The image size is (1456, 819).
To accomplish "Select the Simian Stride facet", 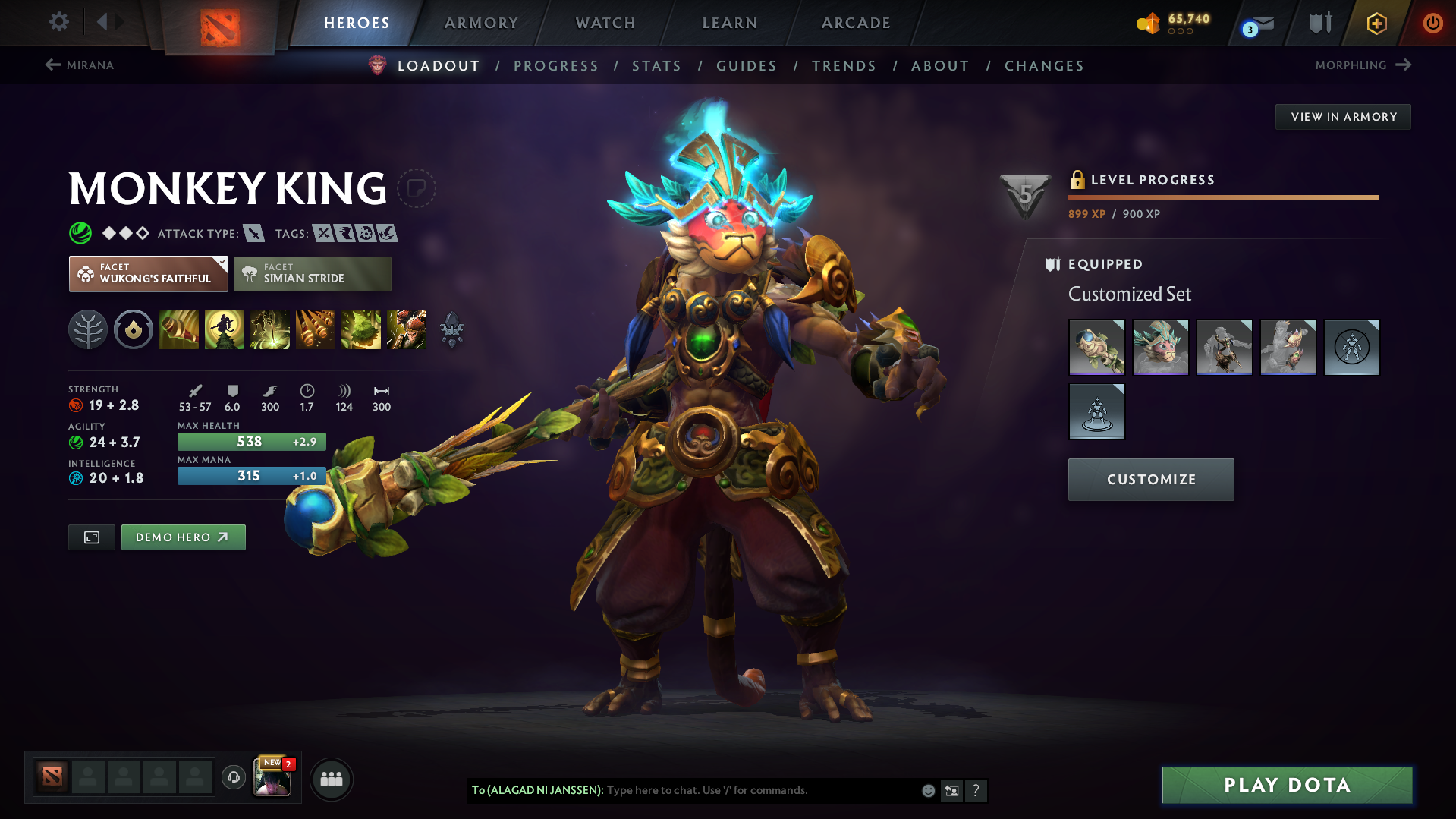I will 312,273.
